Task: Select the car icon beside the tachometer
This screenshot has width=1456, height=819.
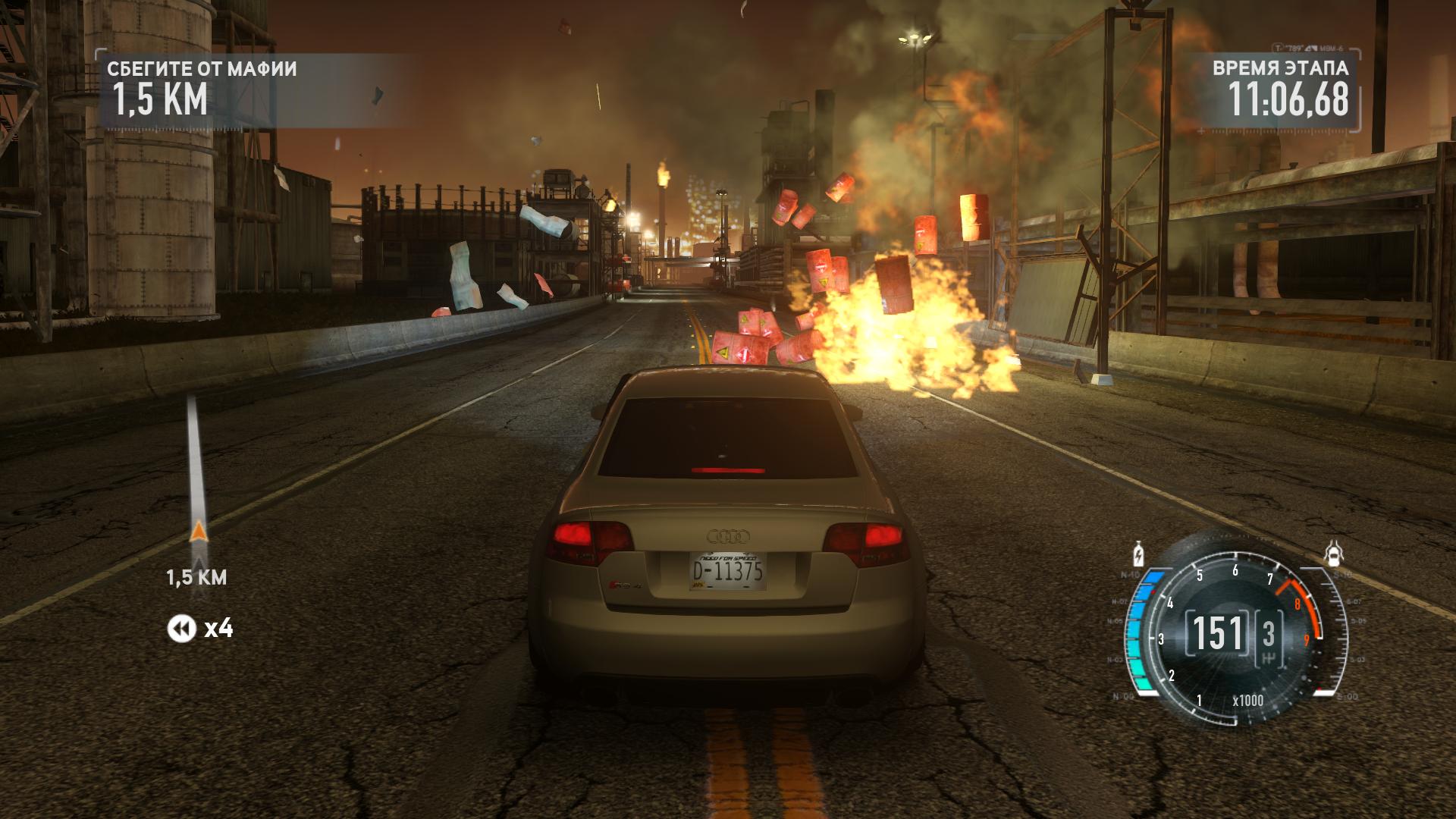Action: [x=1334, y=554]
